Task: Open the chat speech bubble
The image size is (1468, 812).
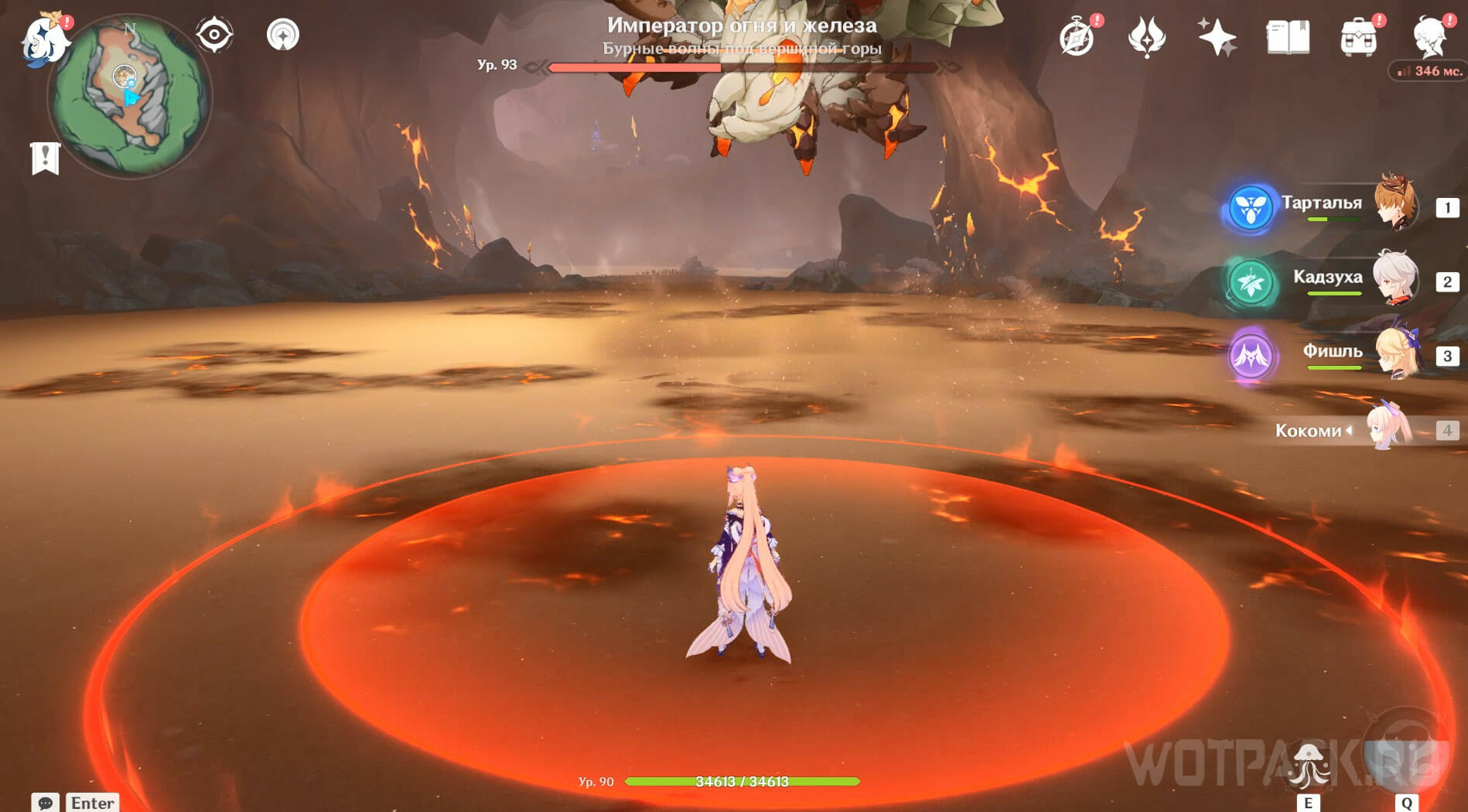Action: click(x=45, y=803)
